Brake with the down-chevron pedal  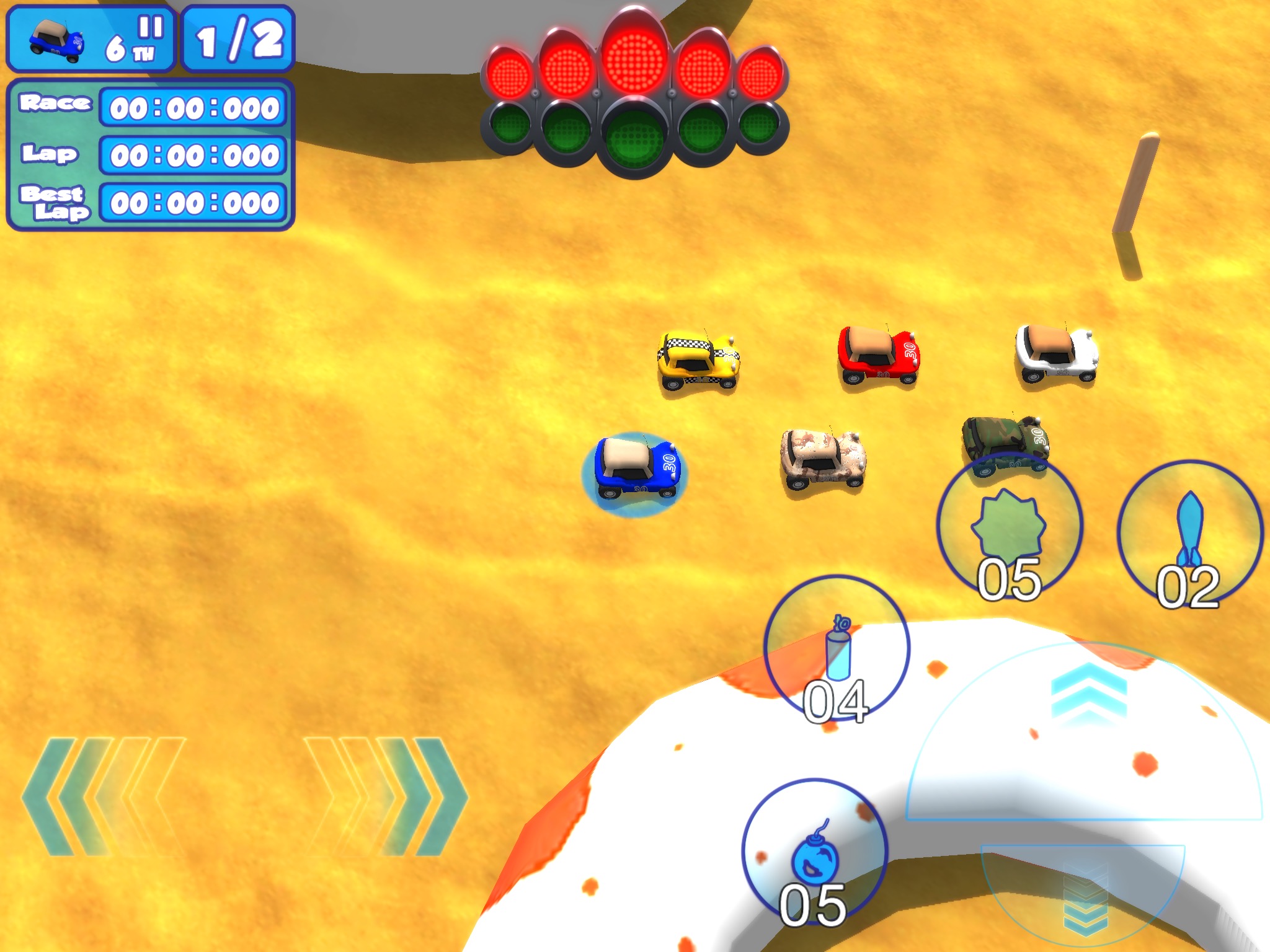pos(1084,899)
